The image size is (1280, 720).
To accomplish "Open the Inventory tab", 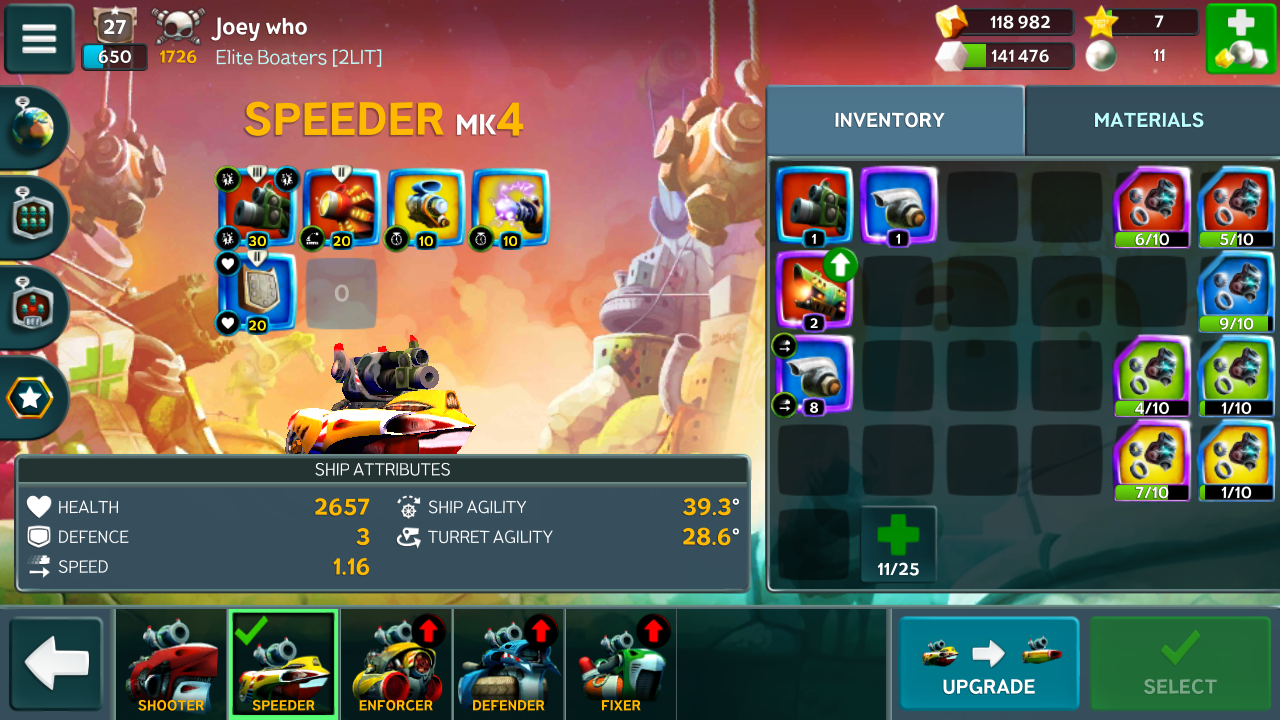I will point(889,120).
